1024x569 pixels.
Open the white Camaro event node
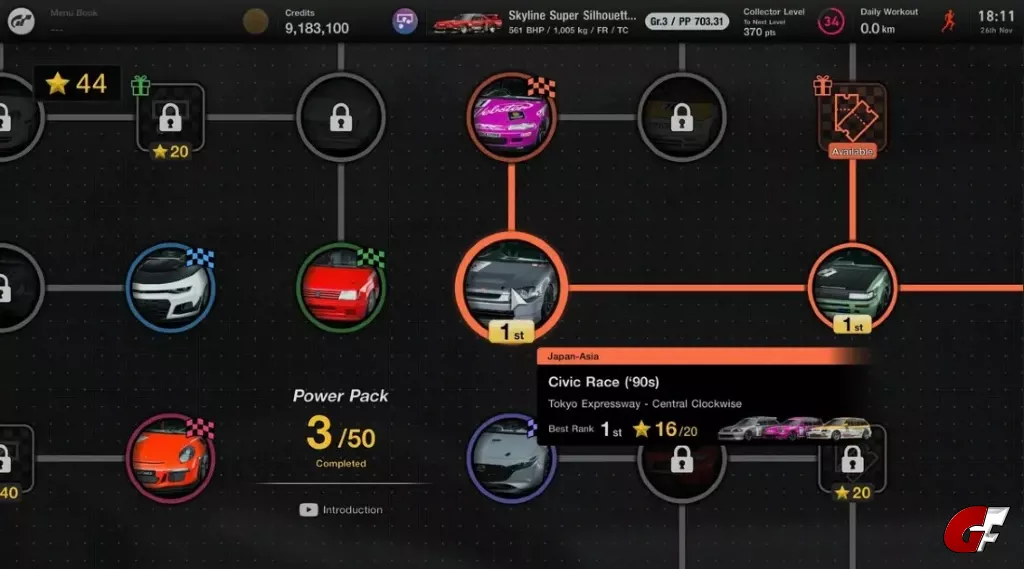(x=170, y=288)
